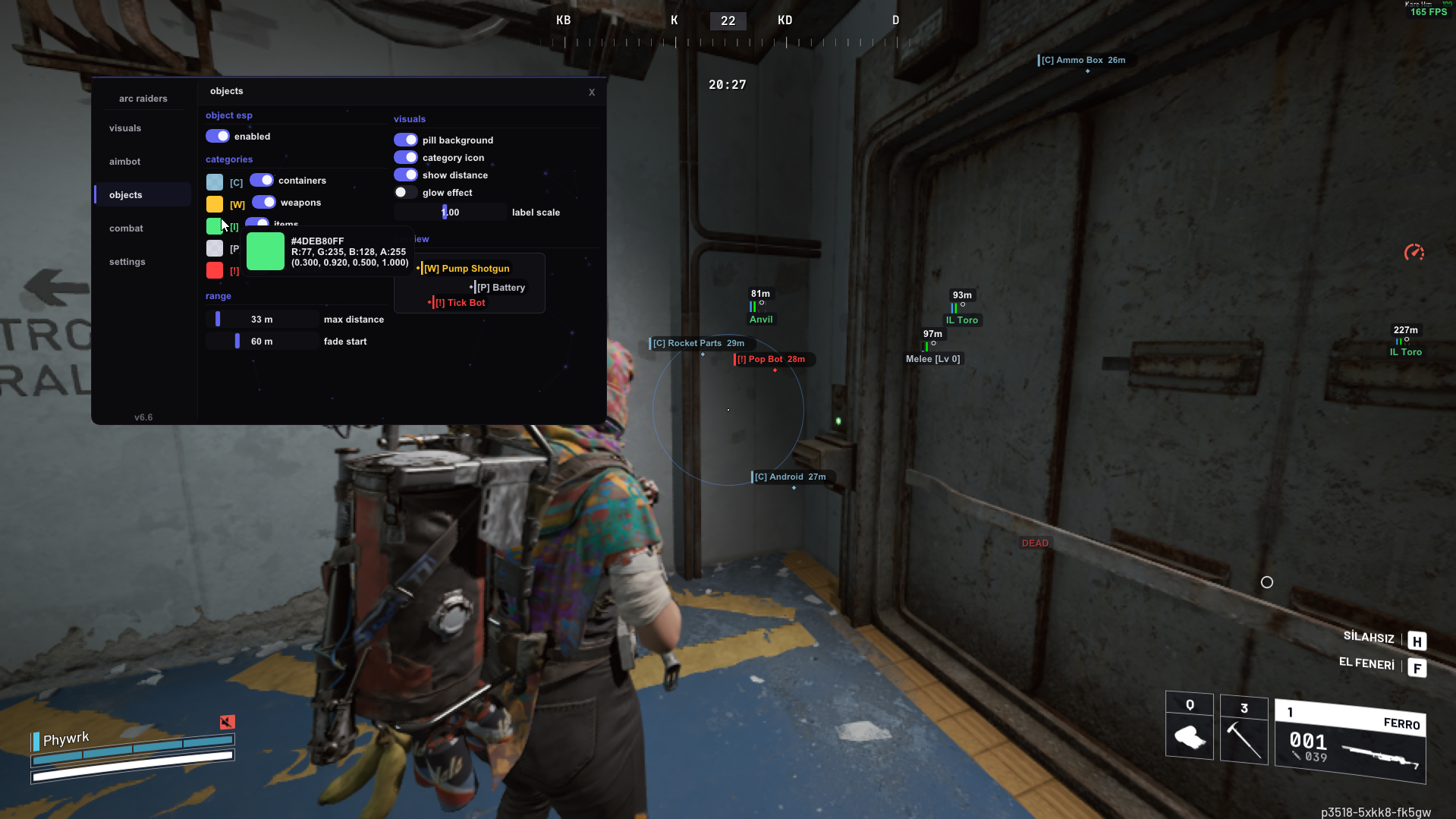1456x819 pixels.
Task: Toggle the show distance option off
Action: click(x=405, y=175)
